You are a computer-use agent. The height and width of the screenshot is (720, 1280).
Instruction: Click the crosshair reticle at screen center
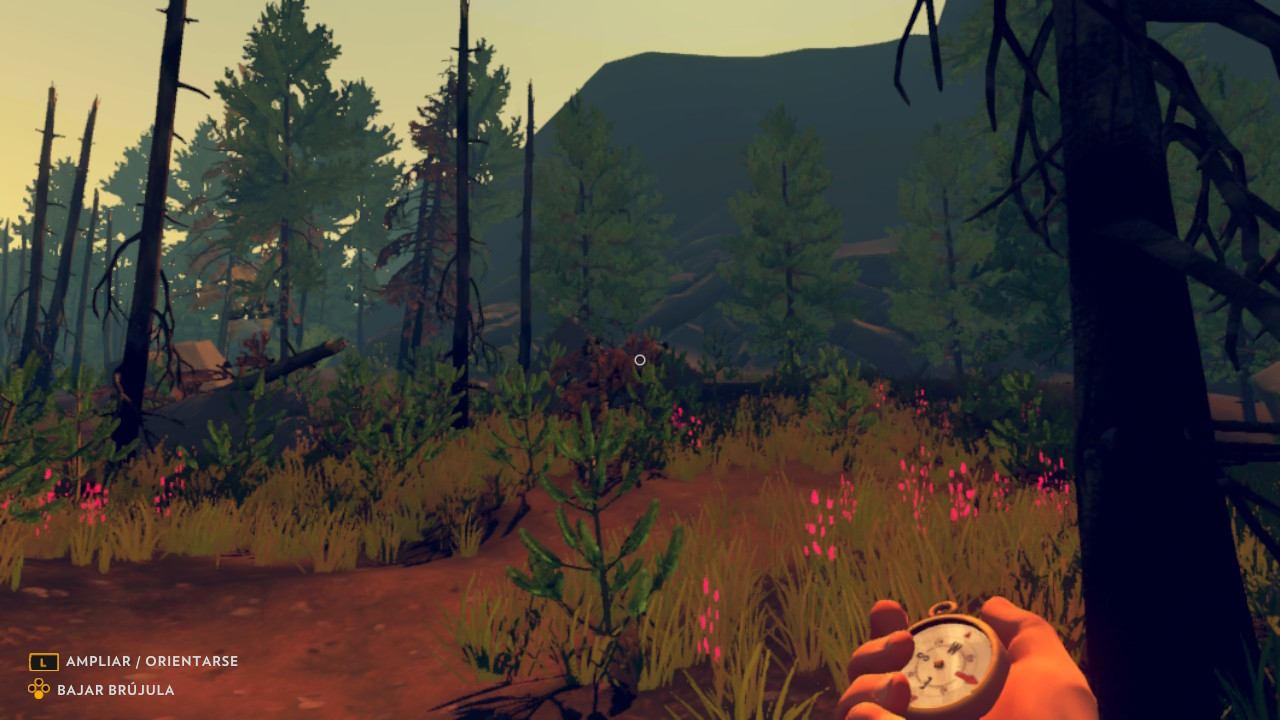pyautogui.click(x=639, y=359)
